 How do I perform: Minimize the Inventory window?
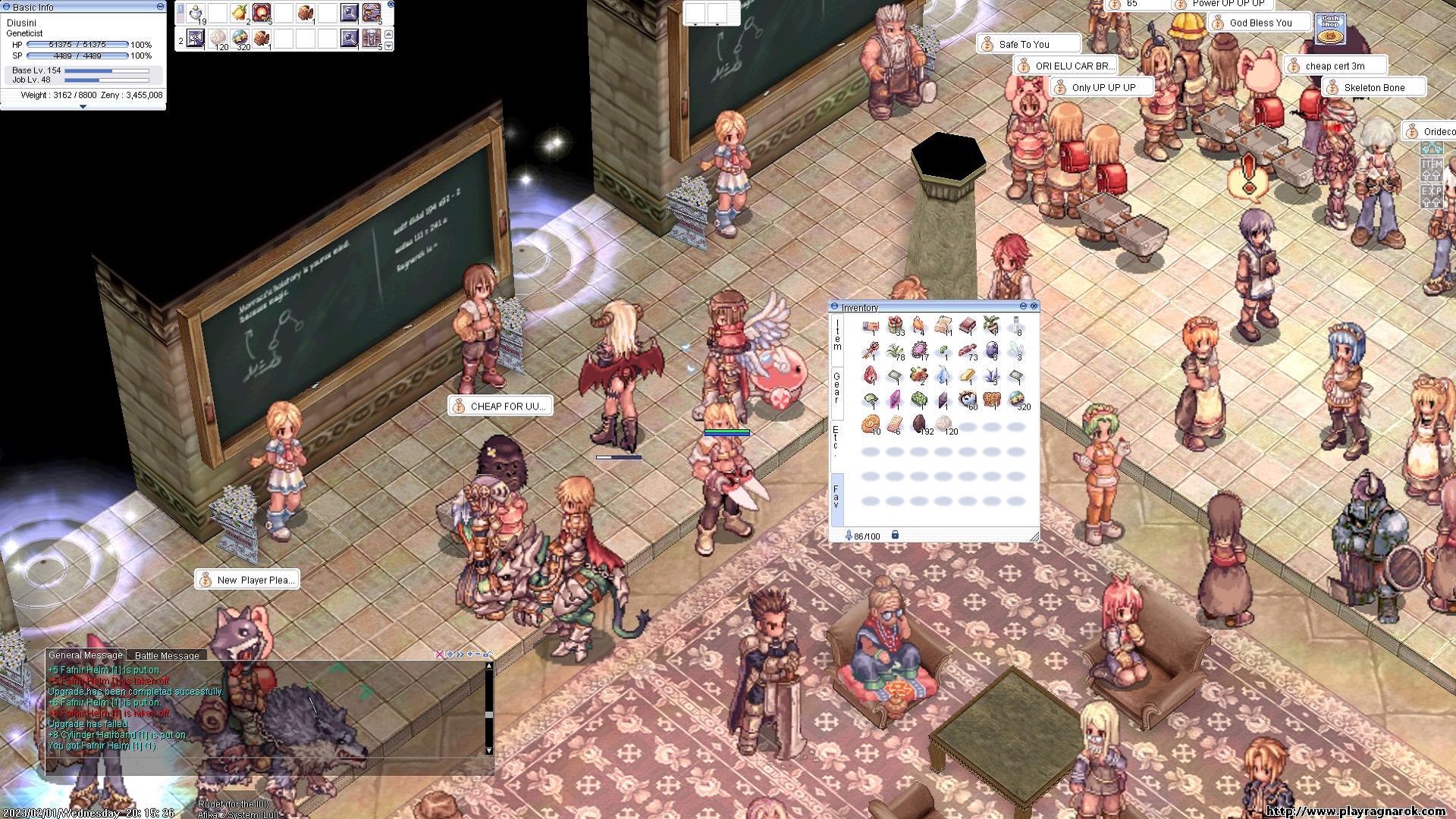(1023, 306)
